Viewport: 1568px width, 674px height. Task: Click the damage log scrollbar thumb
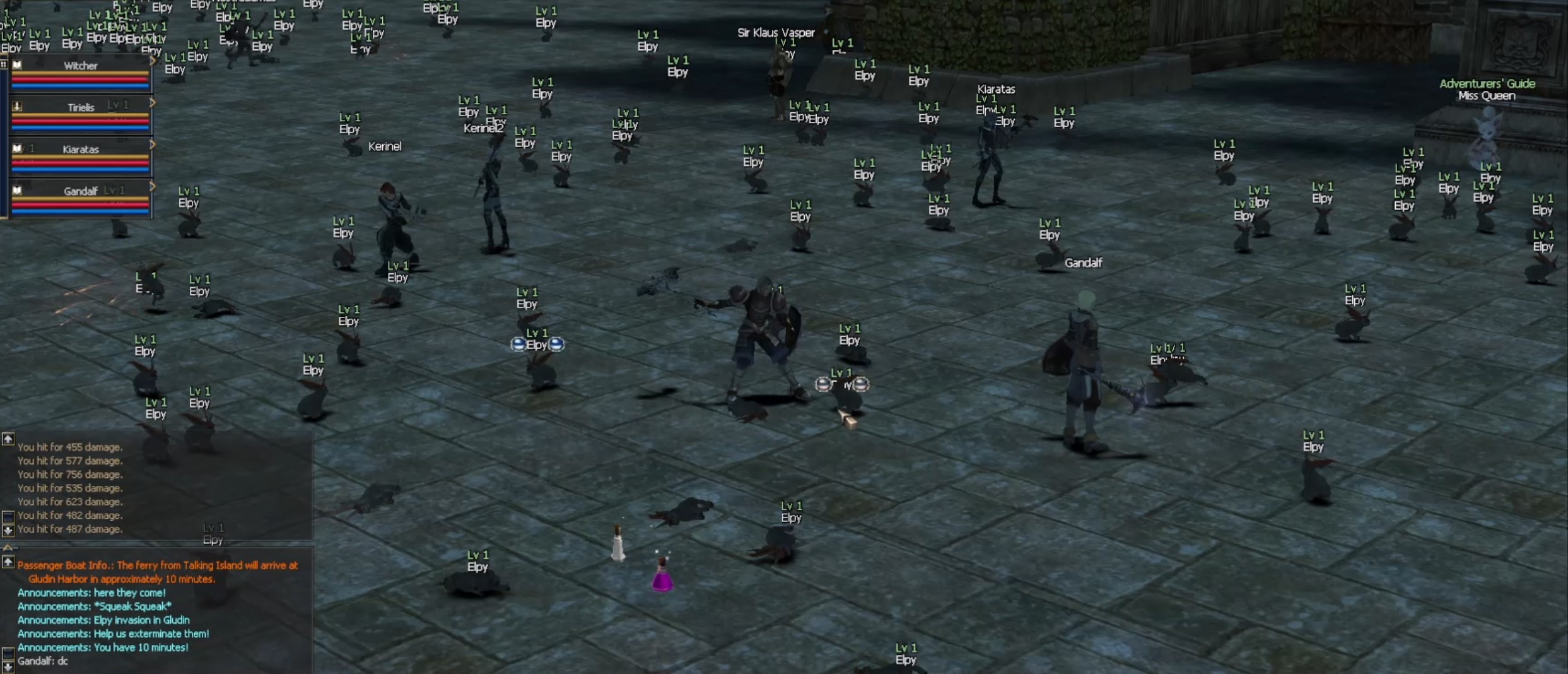(x=8, y=516)
